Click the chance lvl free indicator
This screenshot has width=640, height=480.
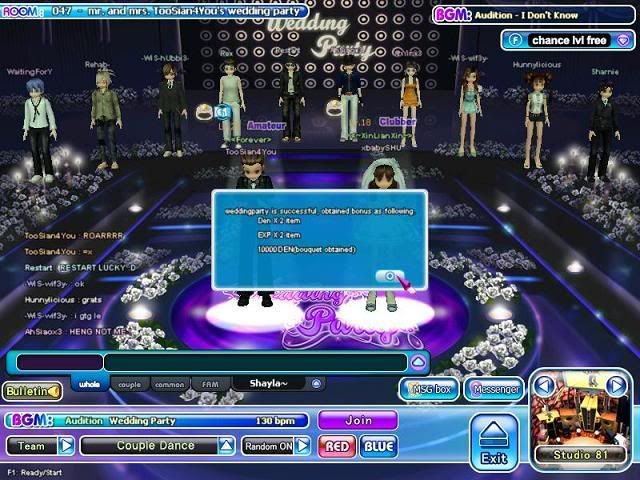point(565,41)
